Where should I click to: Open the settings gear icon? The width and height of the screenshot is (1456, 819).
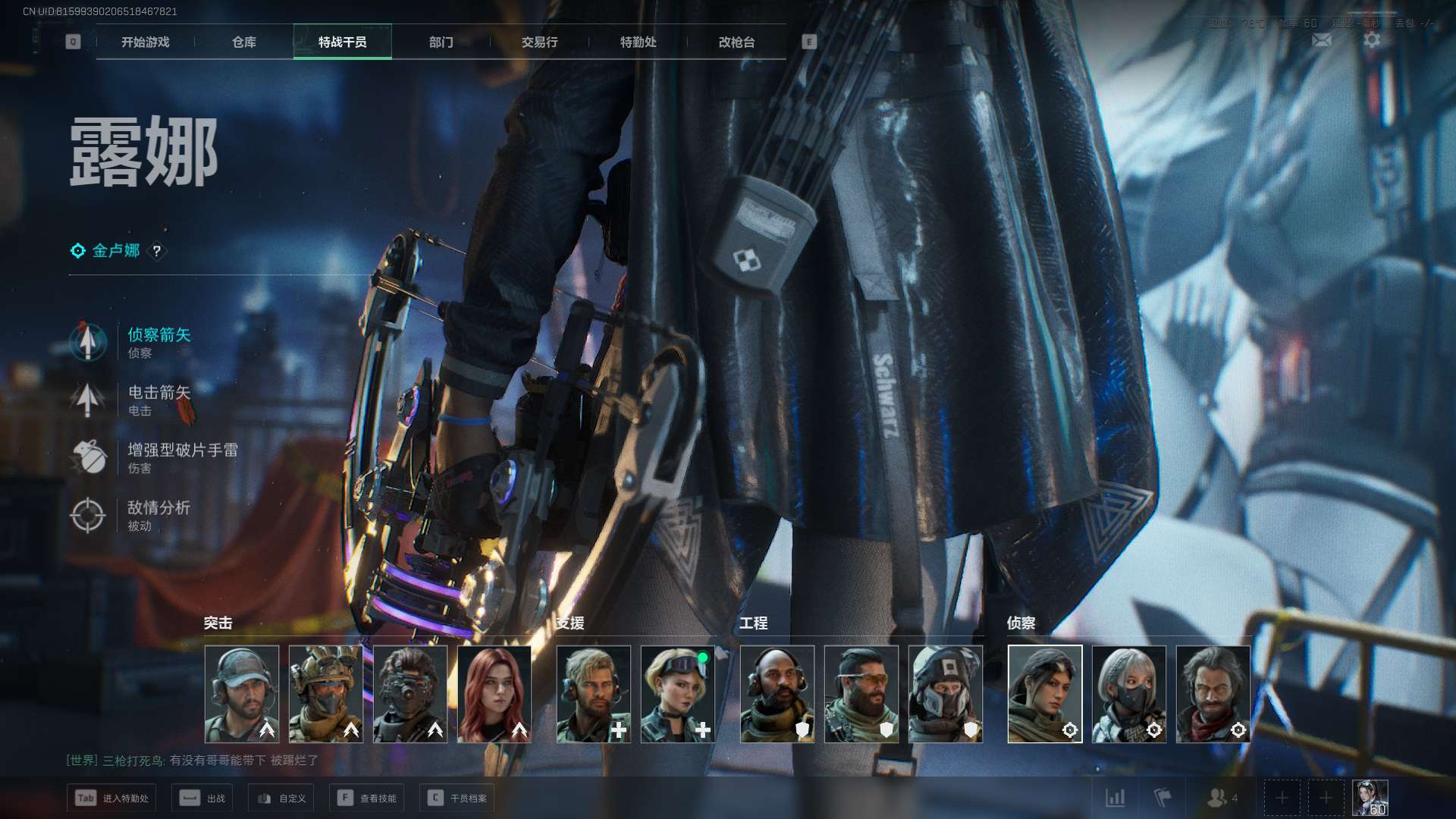tap(1372, 40)
